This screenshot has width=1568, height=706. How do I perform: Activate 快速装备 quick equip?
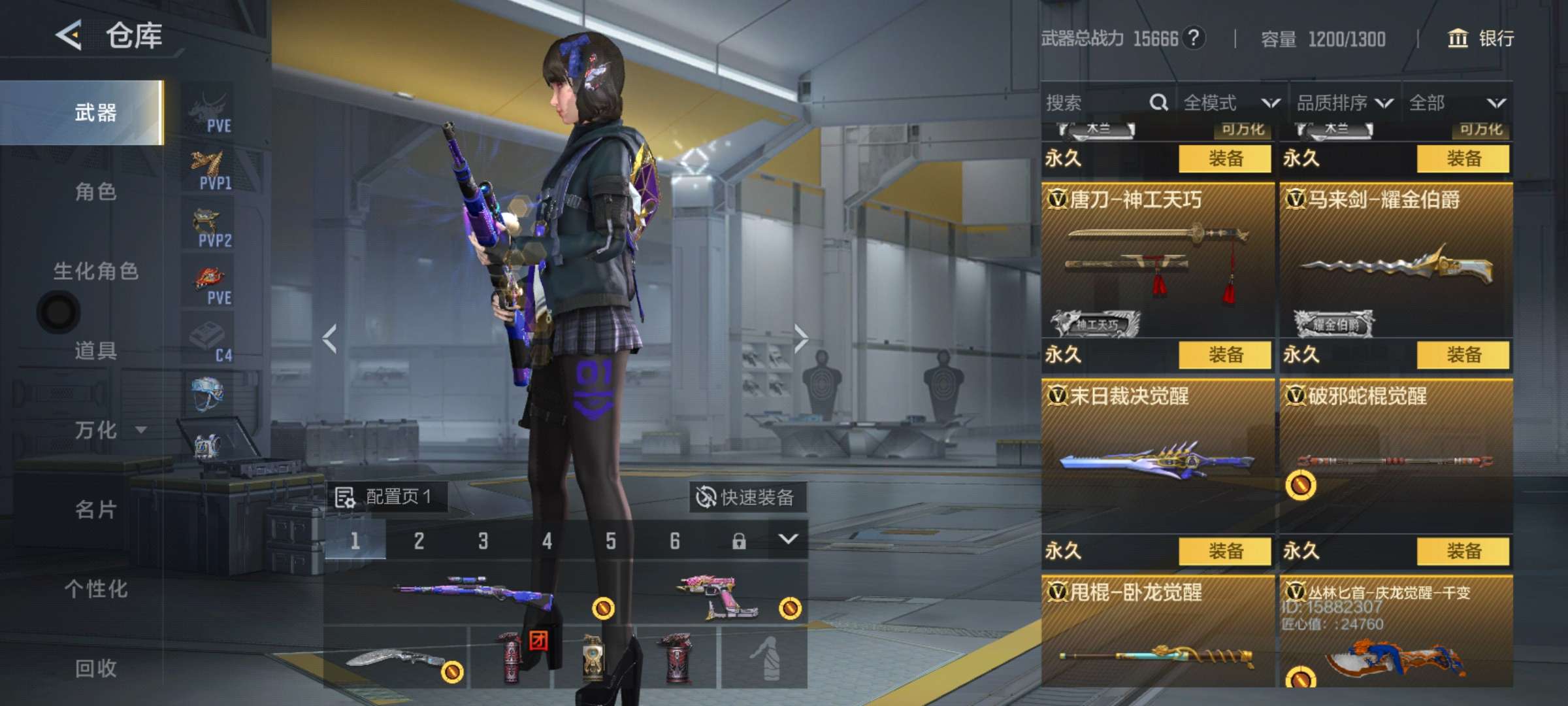pos(747,497)
